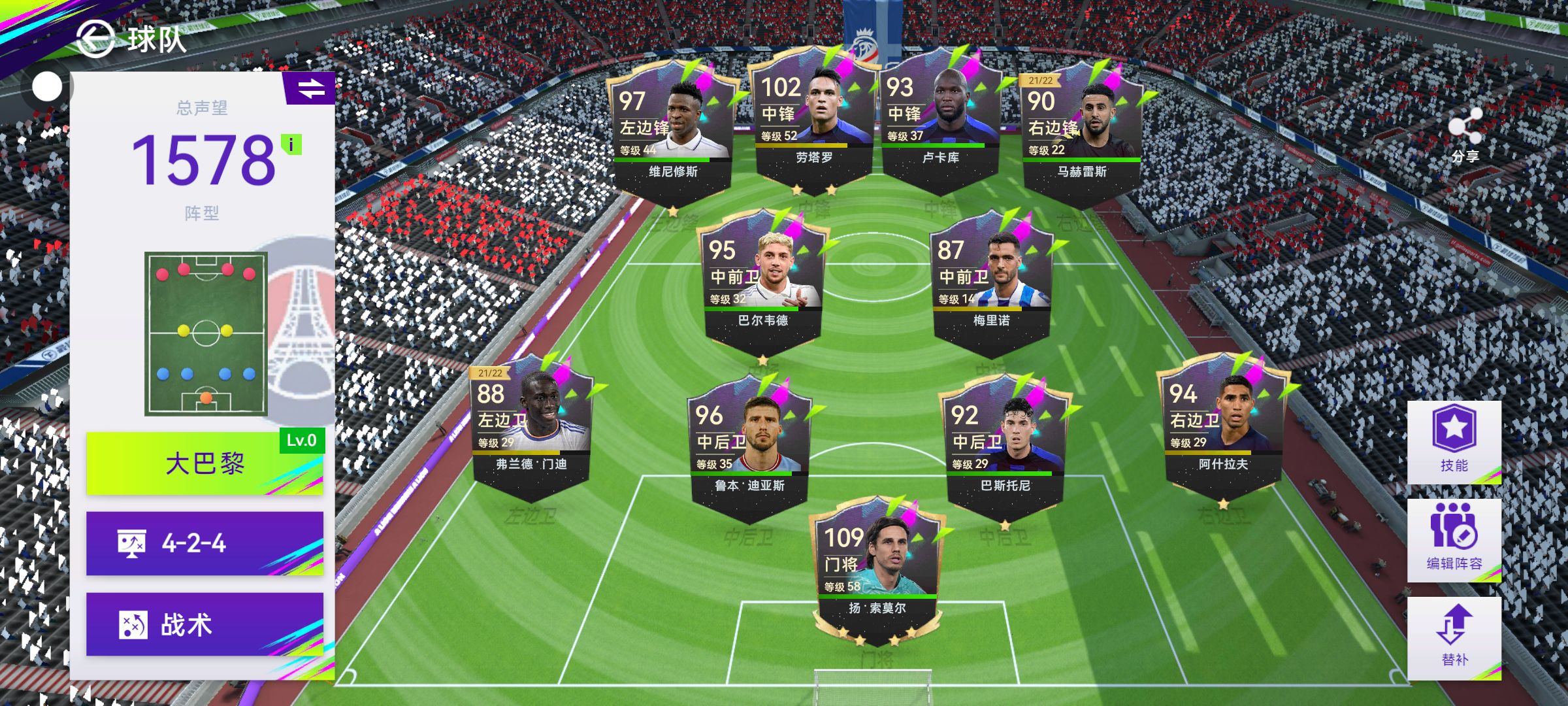Viewport: 1568px width, 706px height.
Task: Share the squad with the 分享 icon
Action: [x=1465, y=135]
